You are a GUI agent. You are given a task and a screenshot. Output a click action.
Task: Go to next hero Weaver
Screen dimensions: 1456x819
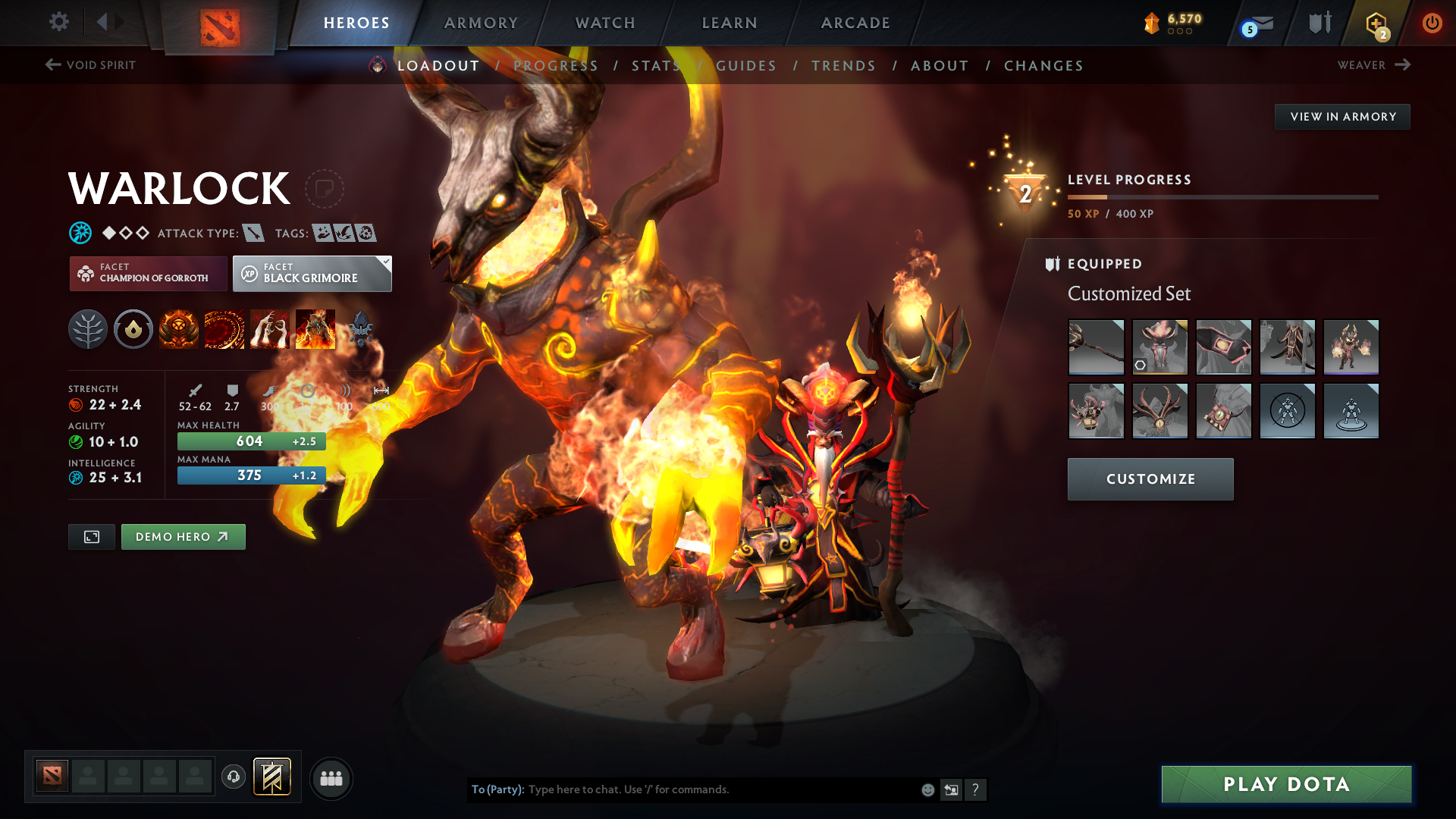[1373, 65]
